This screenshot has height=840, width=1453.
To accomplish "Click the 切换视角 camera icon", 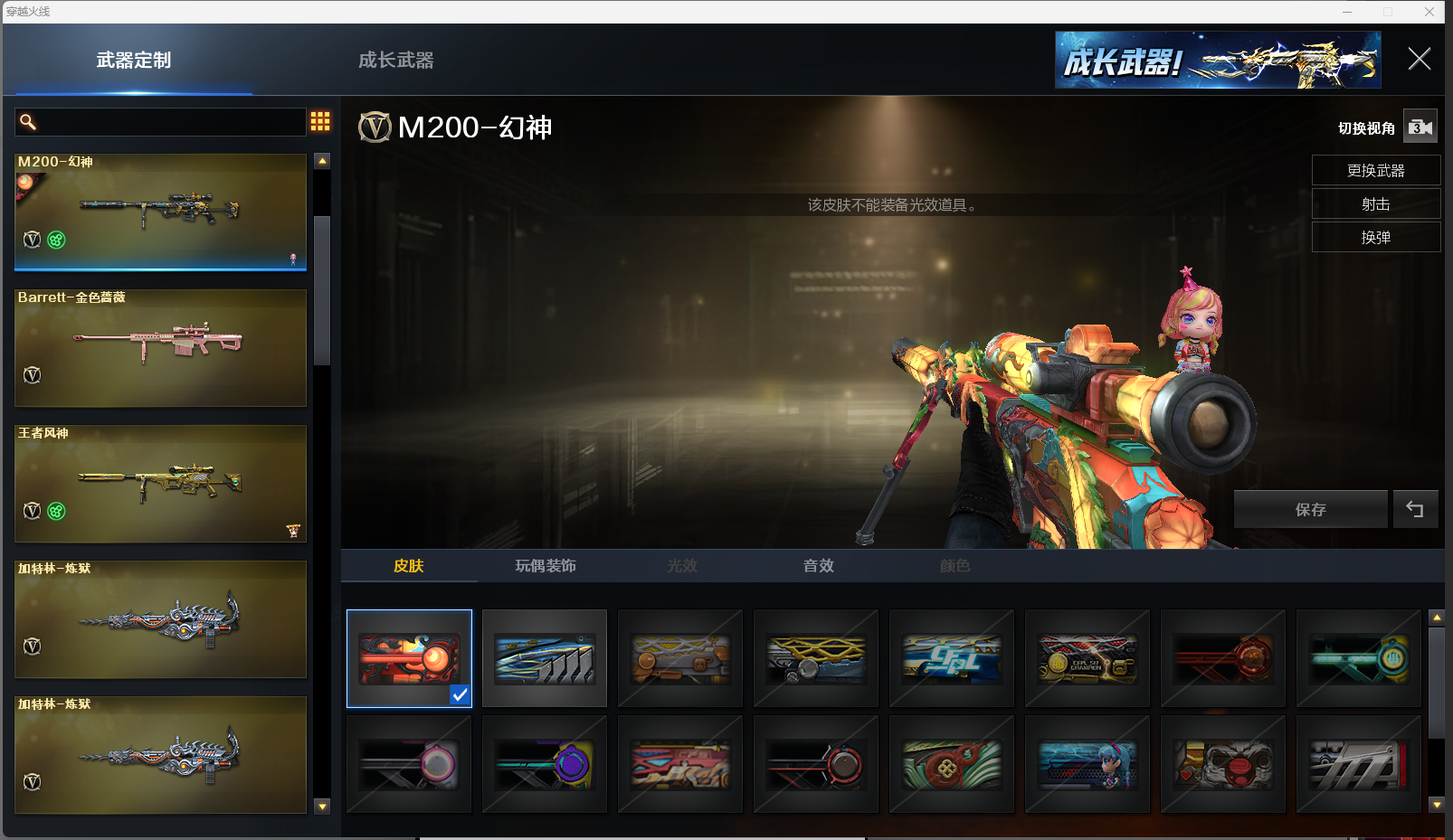I will coord(1420,127).
